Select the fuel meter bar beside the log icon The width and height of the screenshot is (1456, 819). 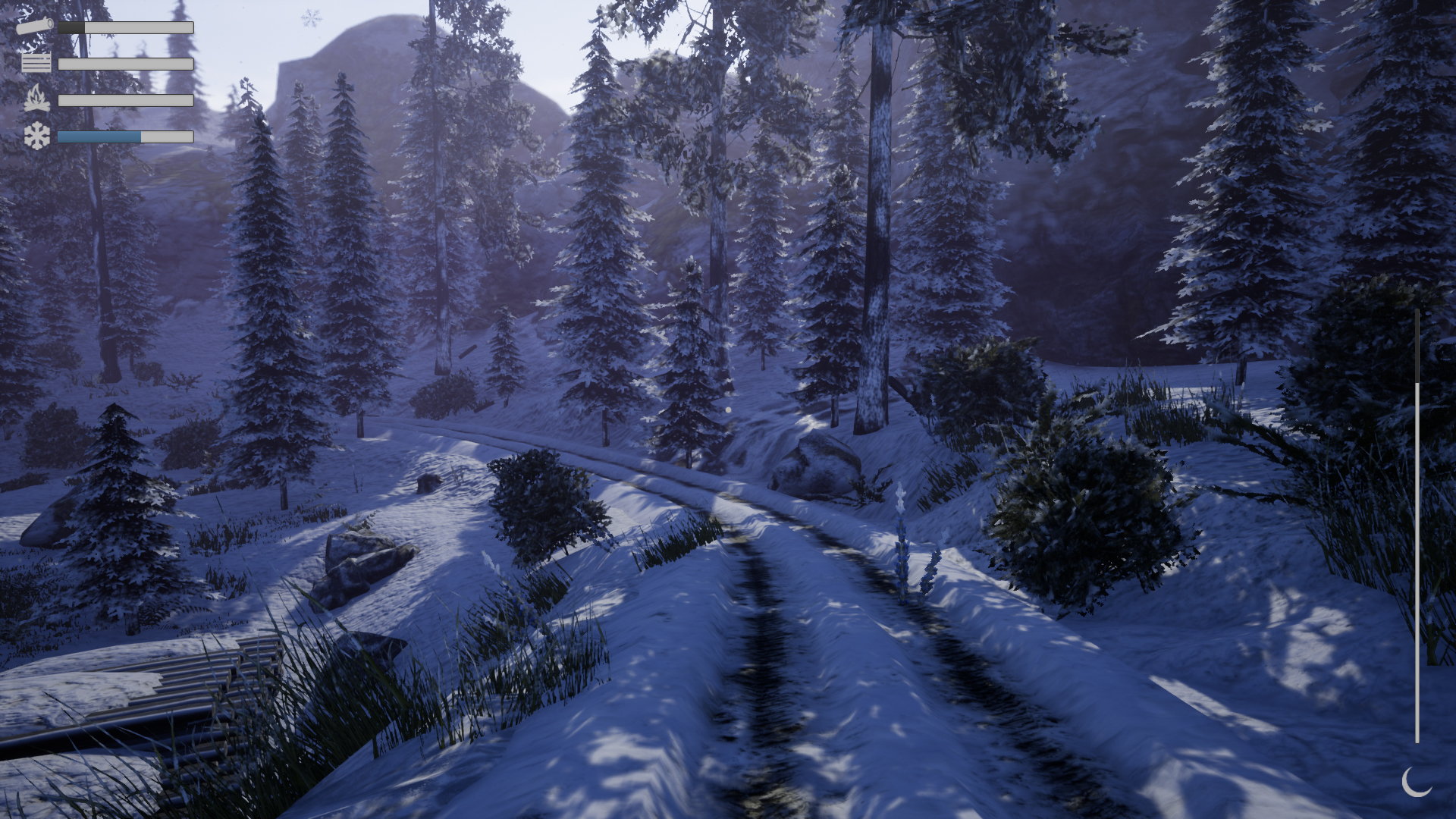pyautogui.click(x=125, y=27)
